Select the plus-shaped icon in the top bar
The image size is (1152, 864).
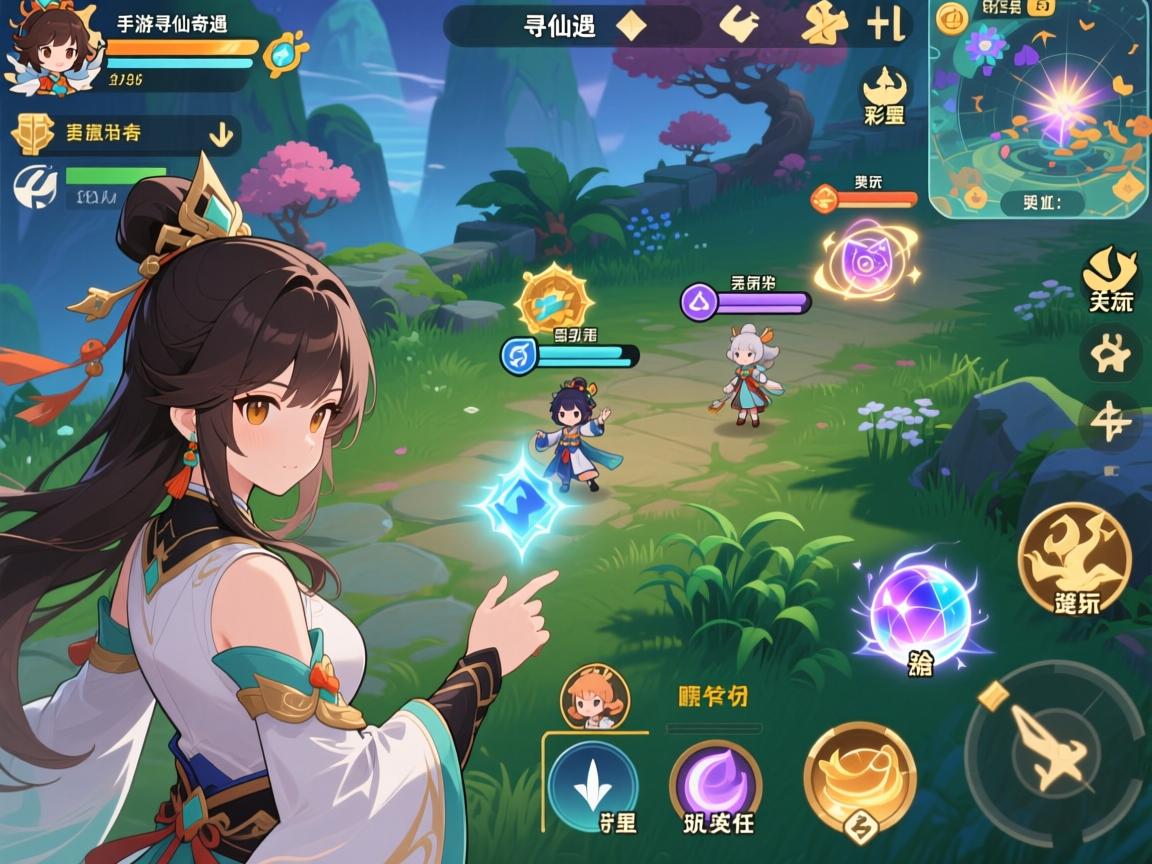[885, 24]
